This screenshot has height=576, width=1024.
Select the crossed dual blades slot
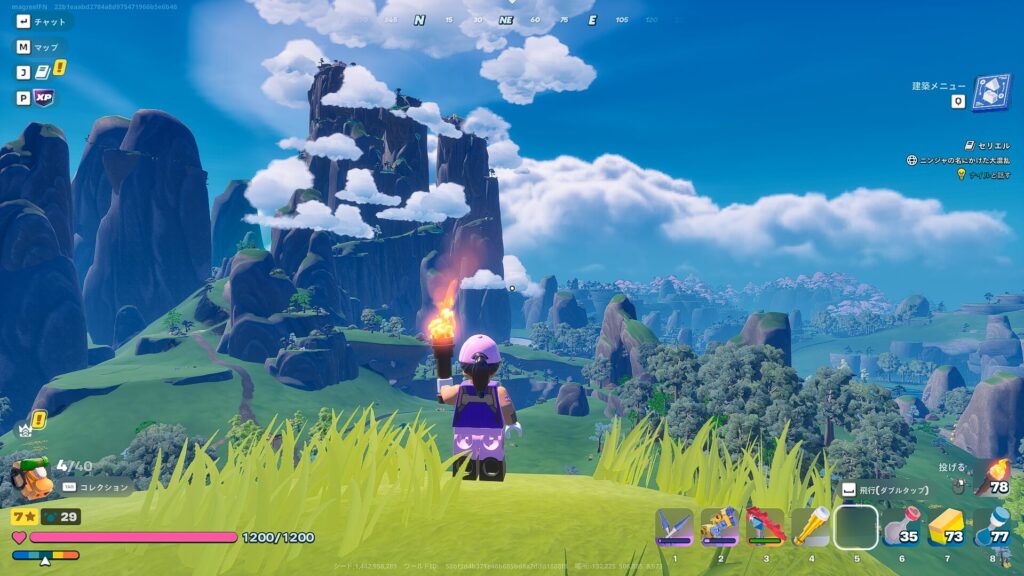pos(674,527)
